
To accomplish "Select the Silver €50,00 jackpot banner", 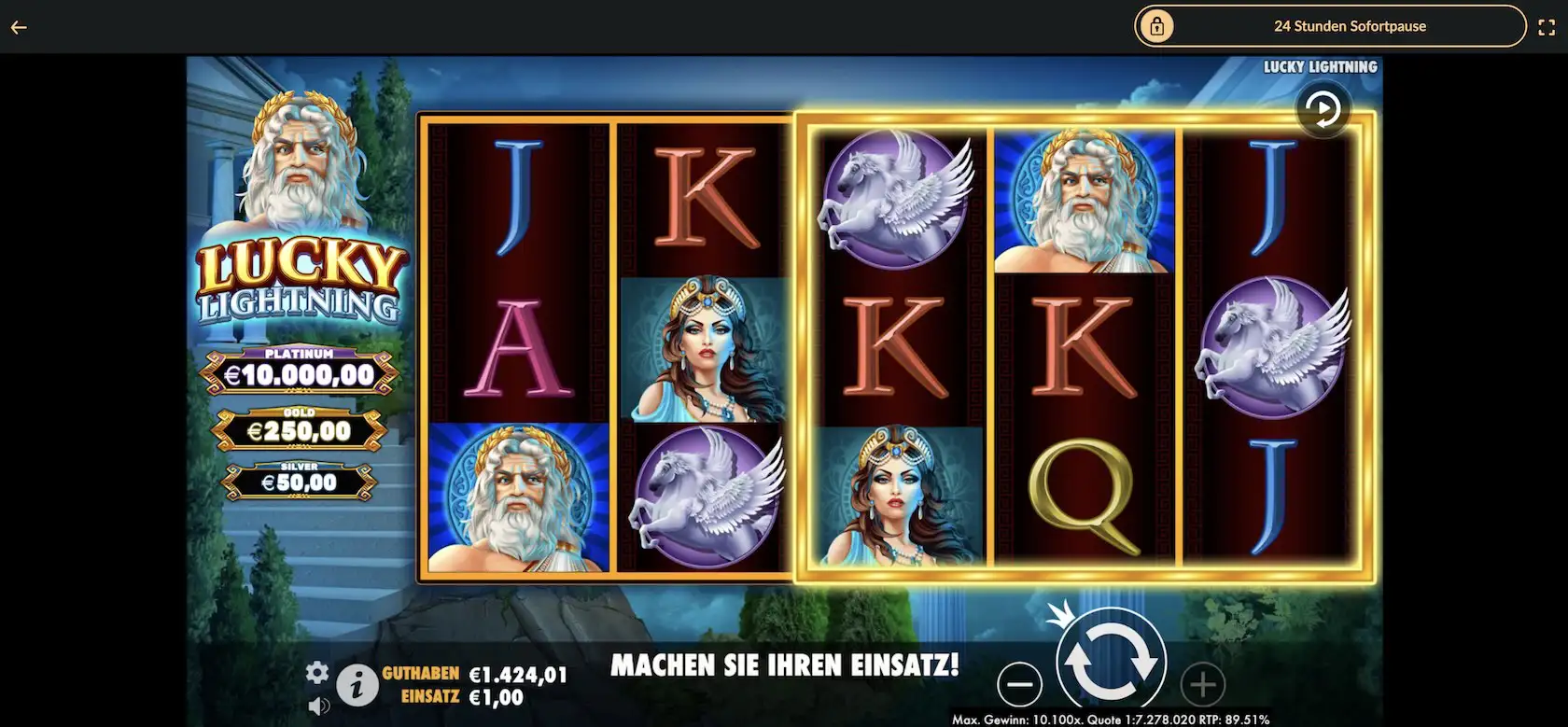I will pyautogui.click(x=300, y=478).
